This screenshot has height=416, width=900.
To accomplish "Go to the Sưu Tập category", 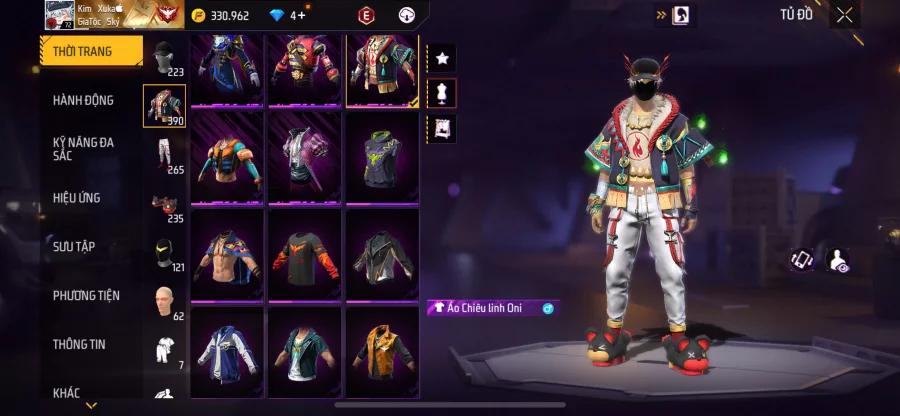I will [x=74, y=246].
